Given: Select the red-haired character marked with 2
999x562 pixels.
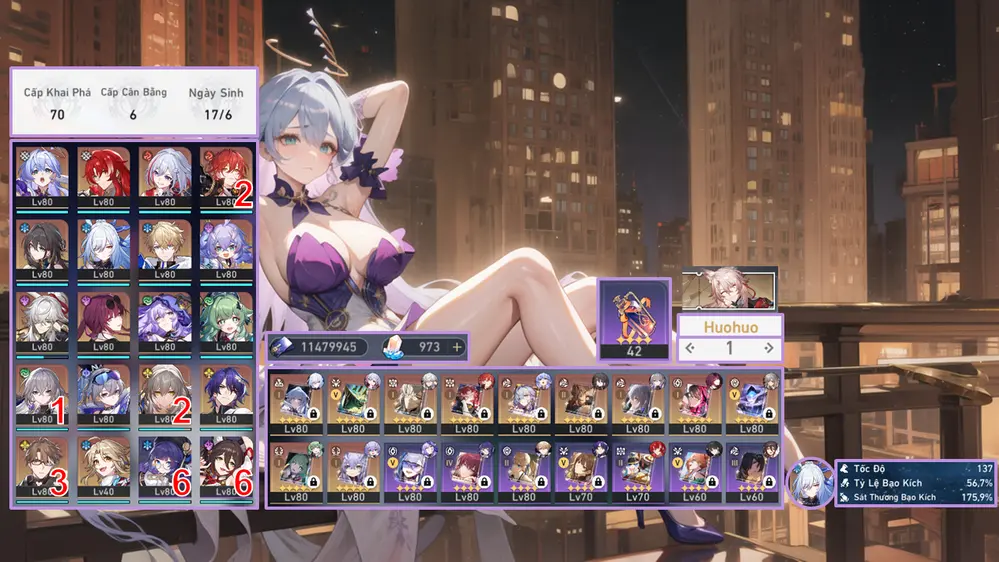Looking at the screenshot, I should coord(226,174).
